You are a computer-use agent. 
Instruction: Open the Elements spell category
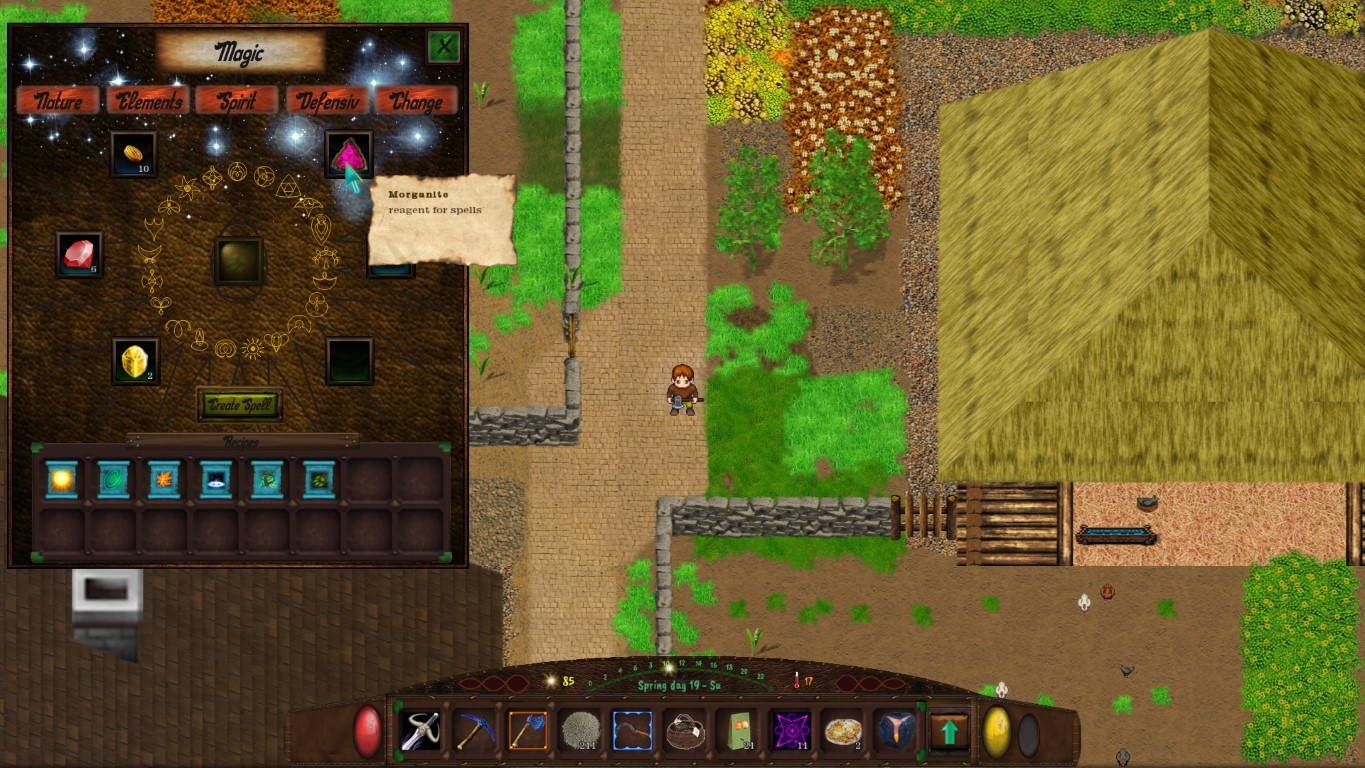tap(148, 101)
